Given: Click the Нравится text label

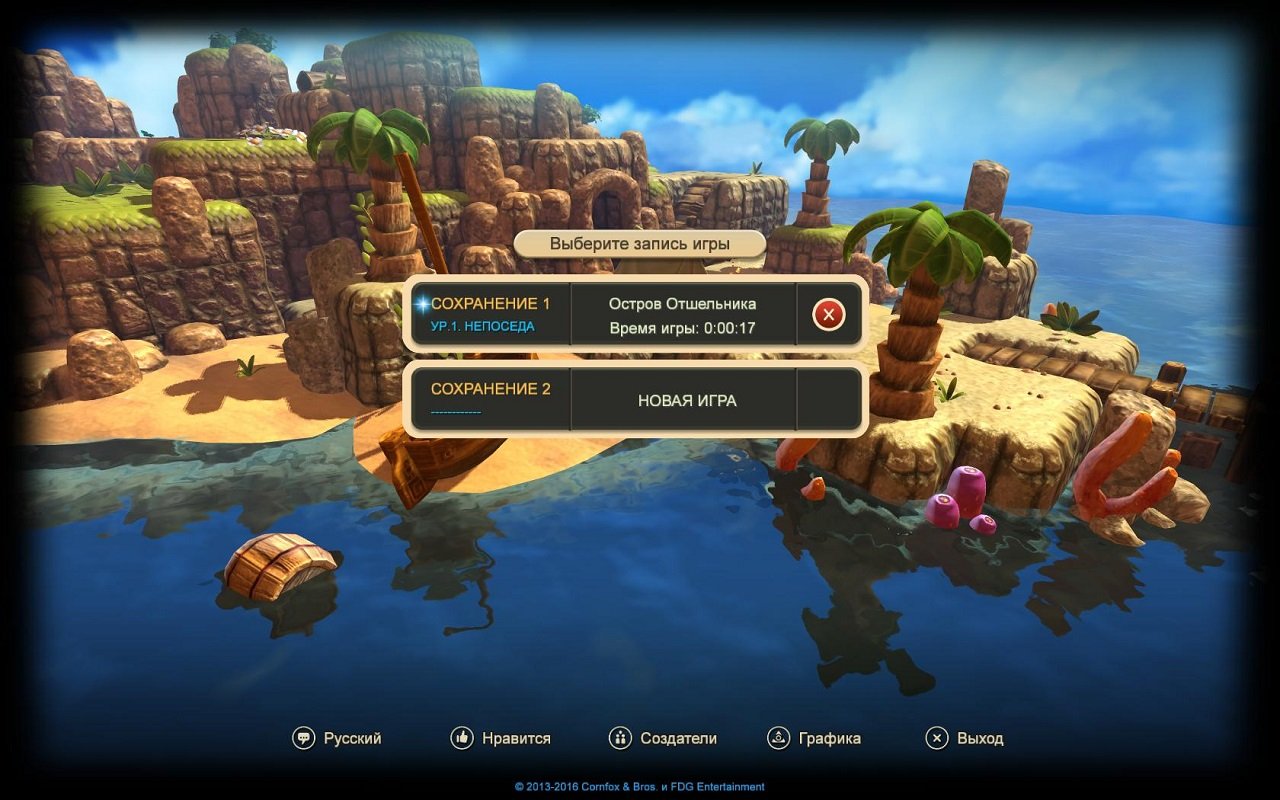Looking at the screenshot, I should coord(515,738).
